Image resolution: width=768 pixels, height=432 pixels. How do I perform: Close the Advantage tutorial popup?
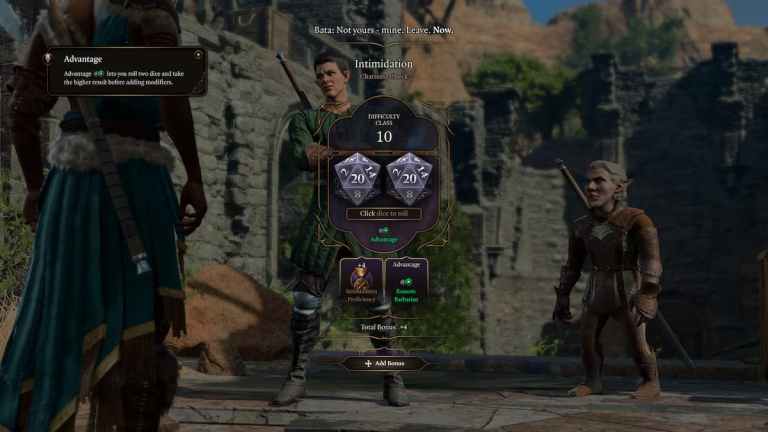(x=198, y=54)
